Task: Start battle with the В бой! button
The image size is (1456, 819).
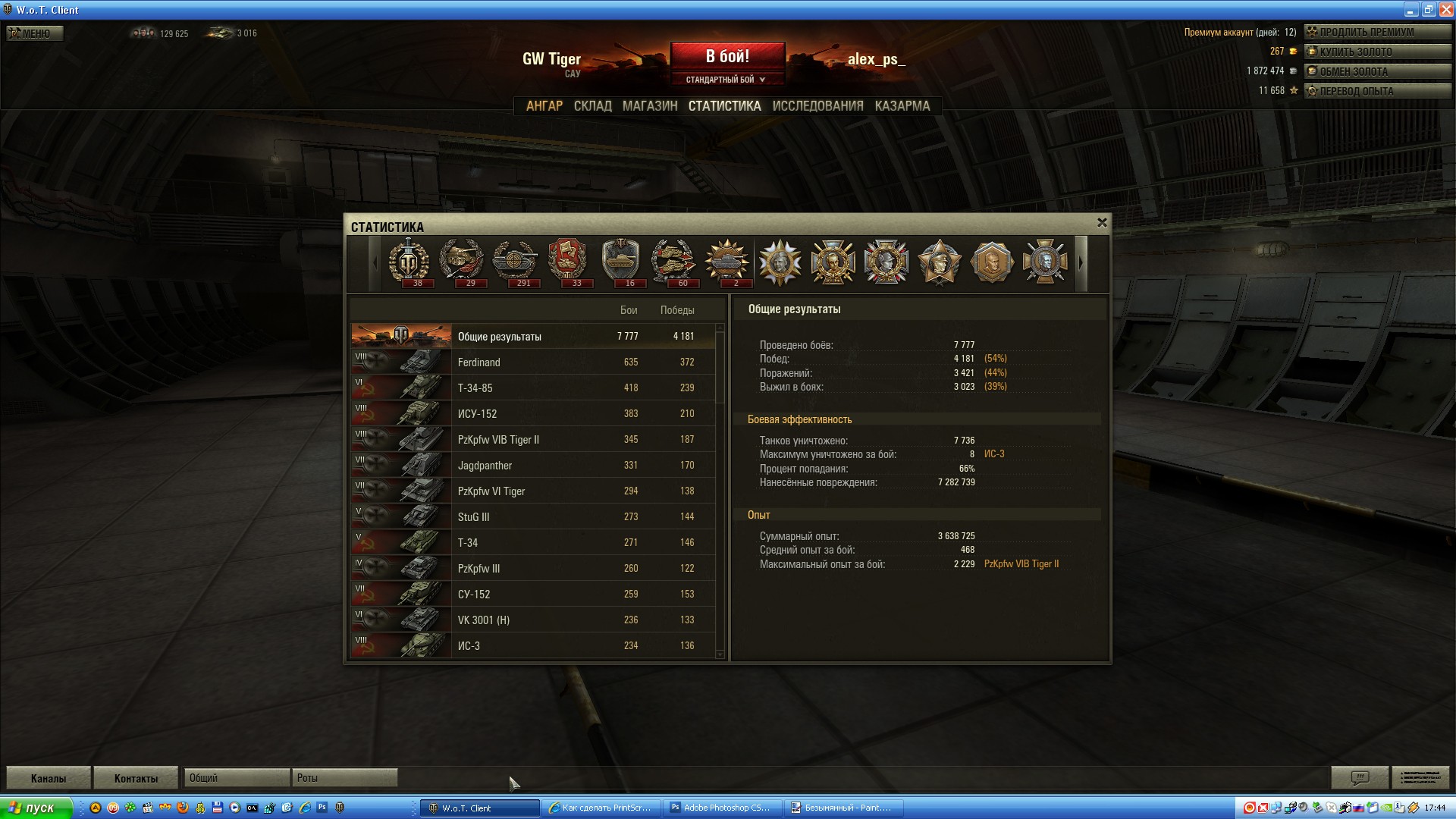Action: (726, 56)
